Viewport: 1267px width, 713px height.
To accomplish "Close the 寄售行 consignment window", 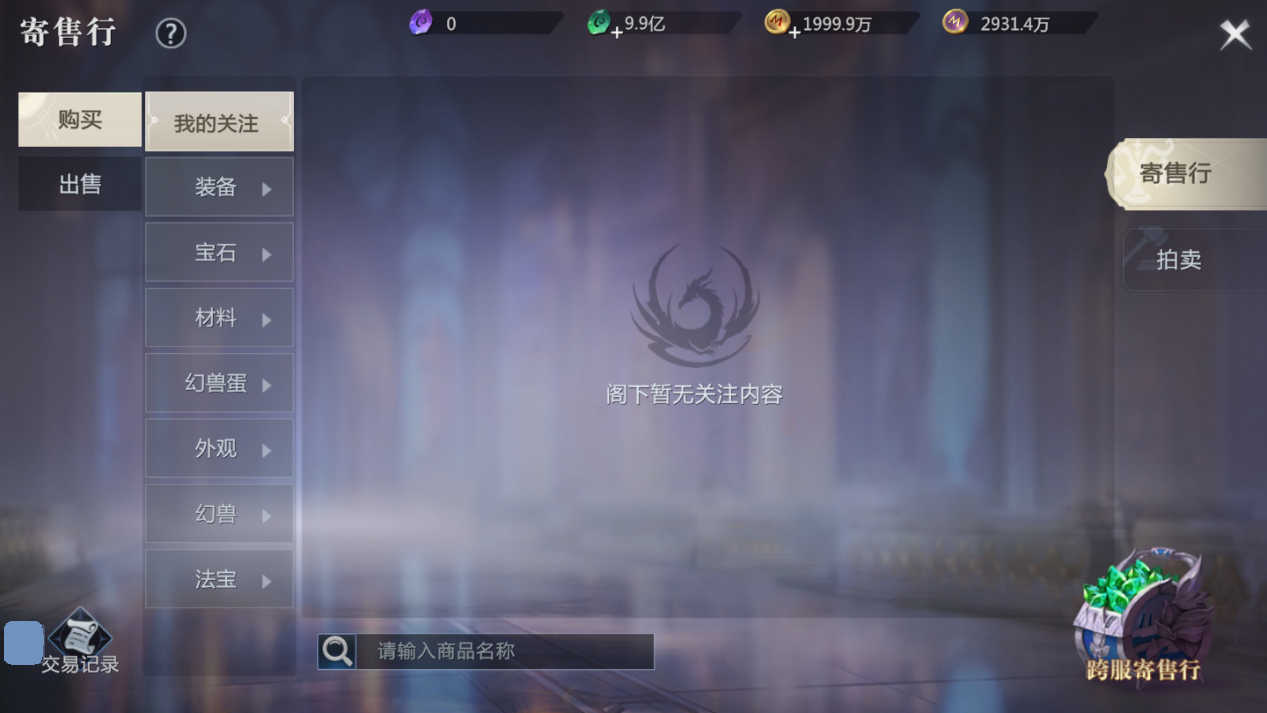I will click(x=1235, y=35).
